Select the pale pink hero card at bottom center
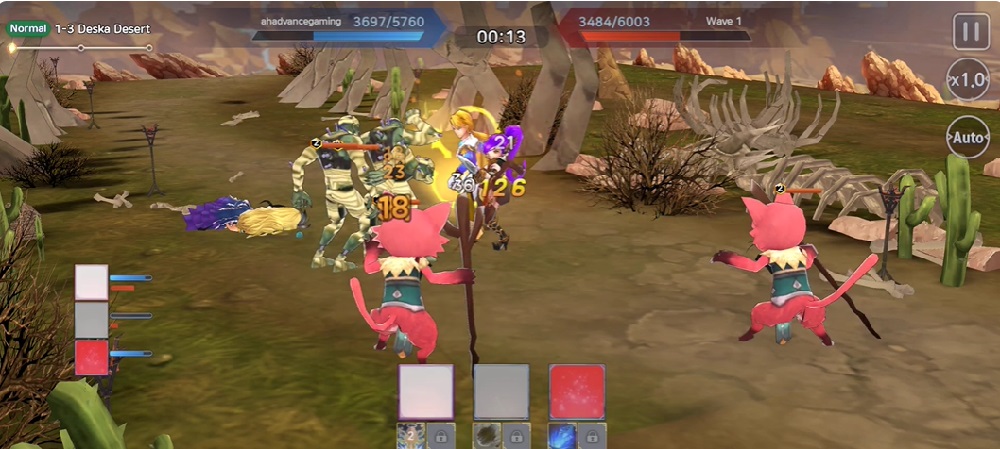 click(x=426, y=391)
